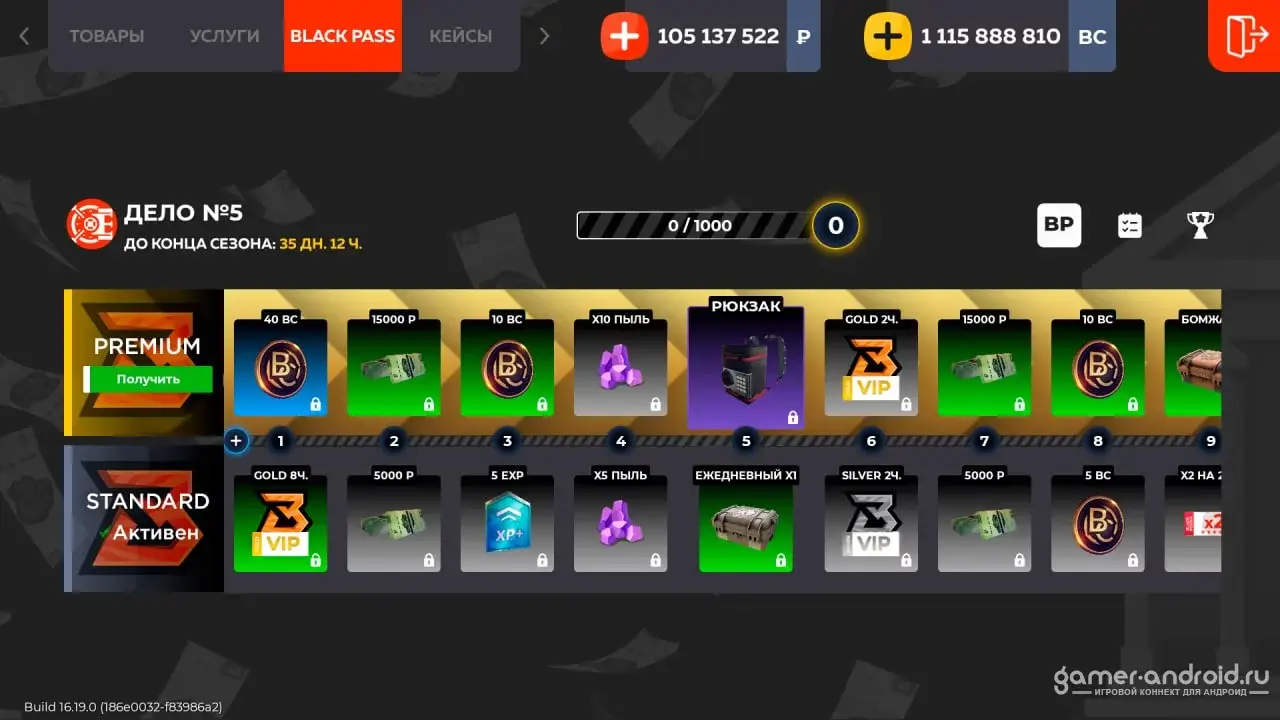Select the 5 EXP standard reward
This screenshot has height=720, width=1280.
507,523
